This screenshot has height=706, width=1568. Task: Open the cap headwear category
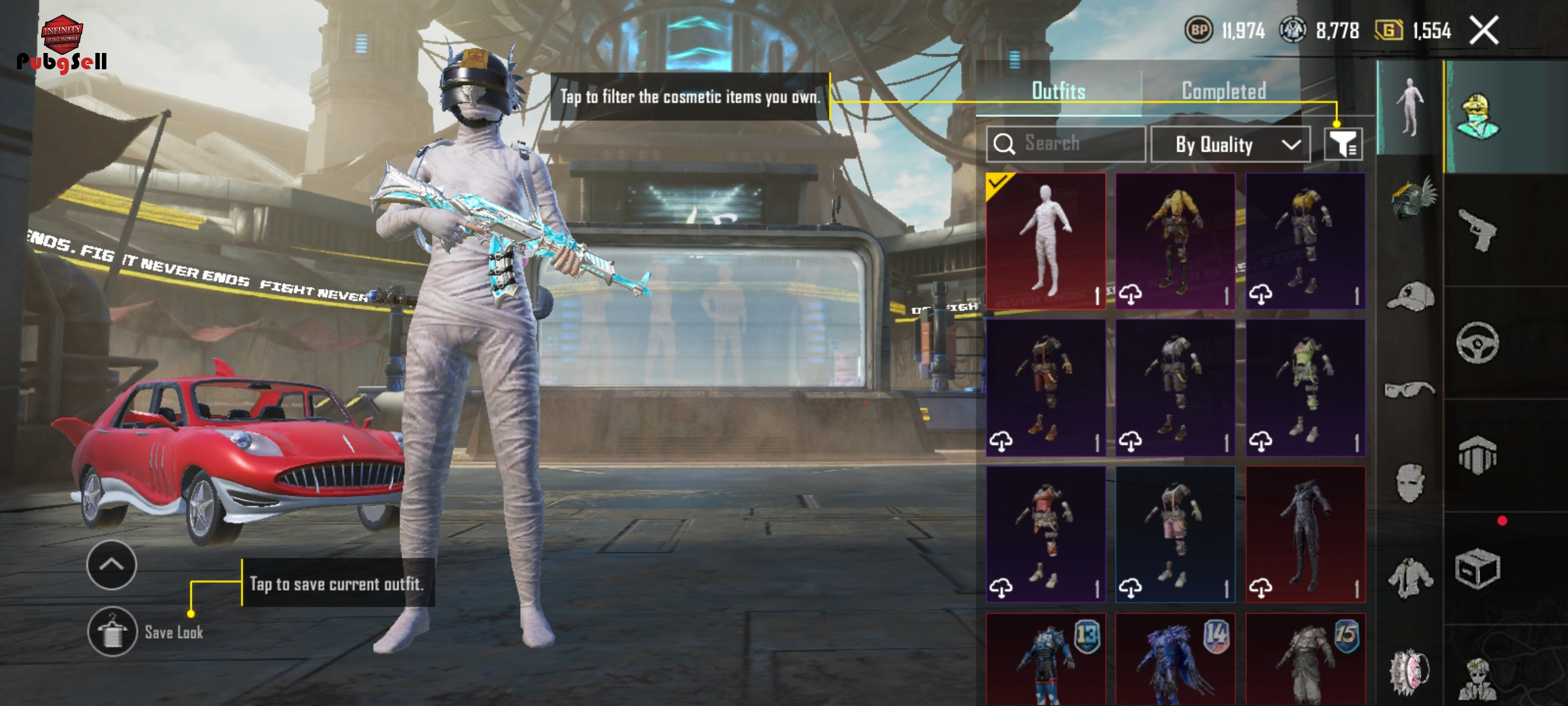1410,298
